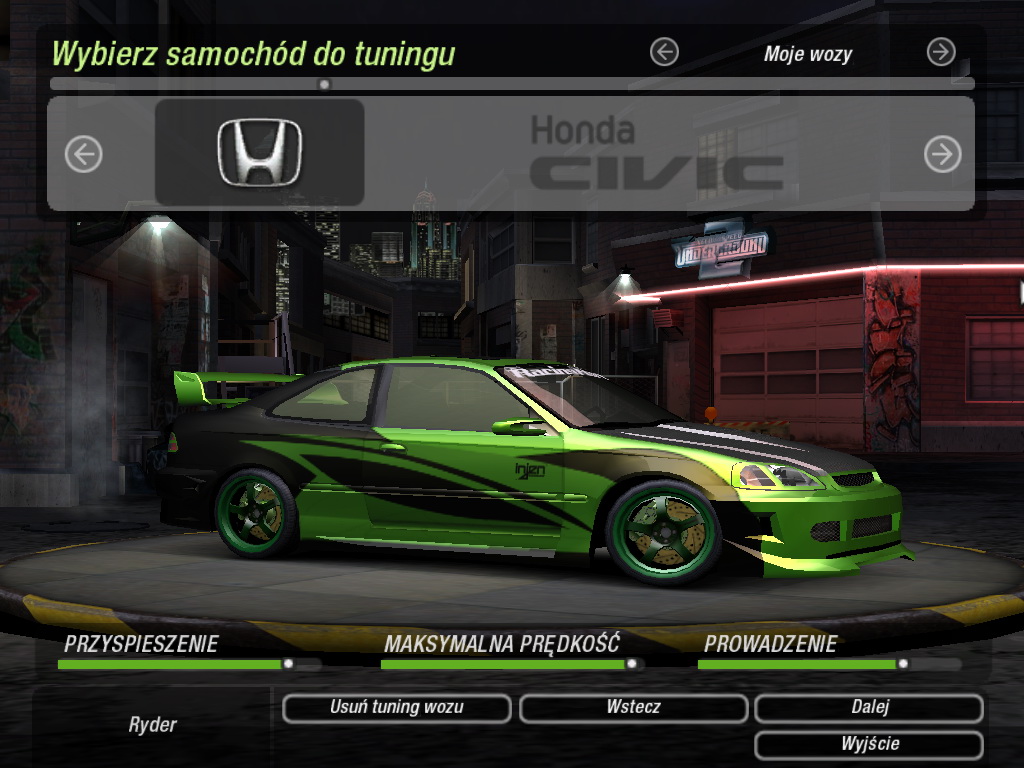Click the car list scrollbar handle
Image resolution: width=1024 pixels, height=768 pixels.
tap(324, 85)
